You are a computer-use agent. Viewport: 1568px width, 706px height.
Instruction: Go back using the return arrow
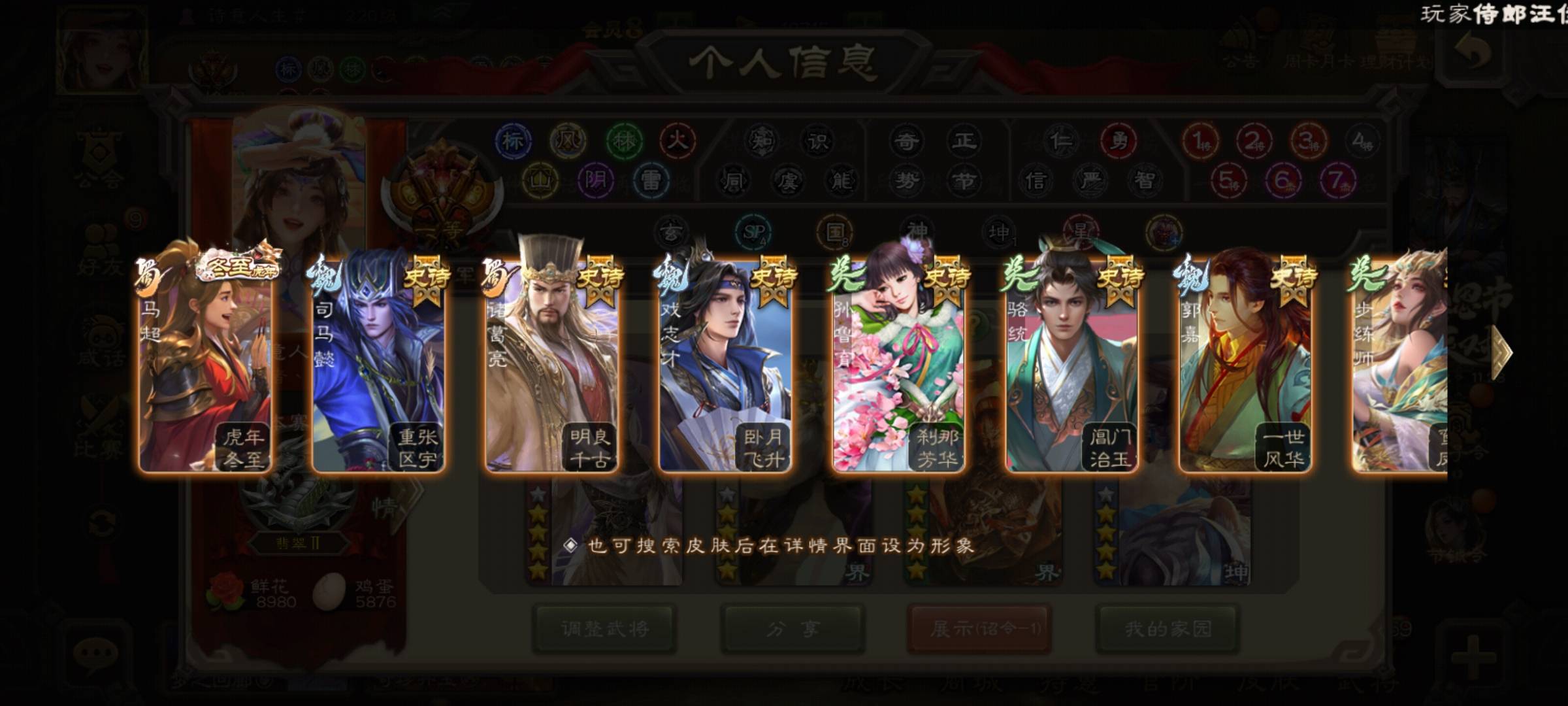pyautogui.click(x=1473, y=54)
